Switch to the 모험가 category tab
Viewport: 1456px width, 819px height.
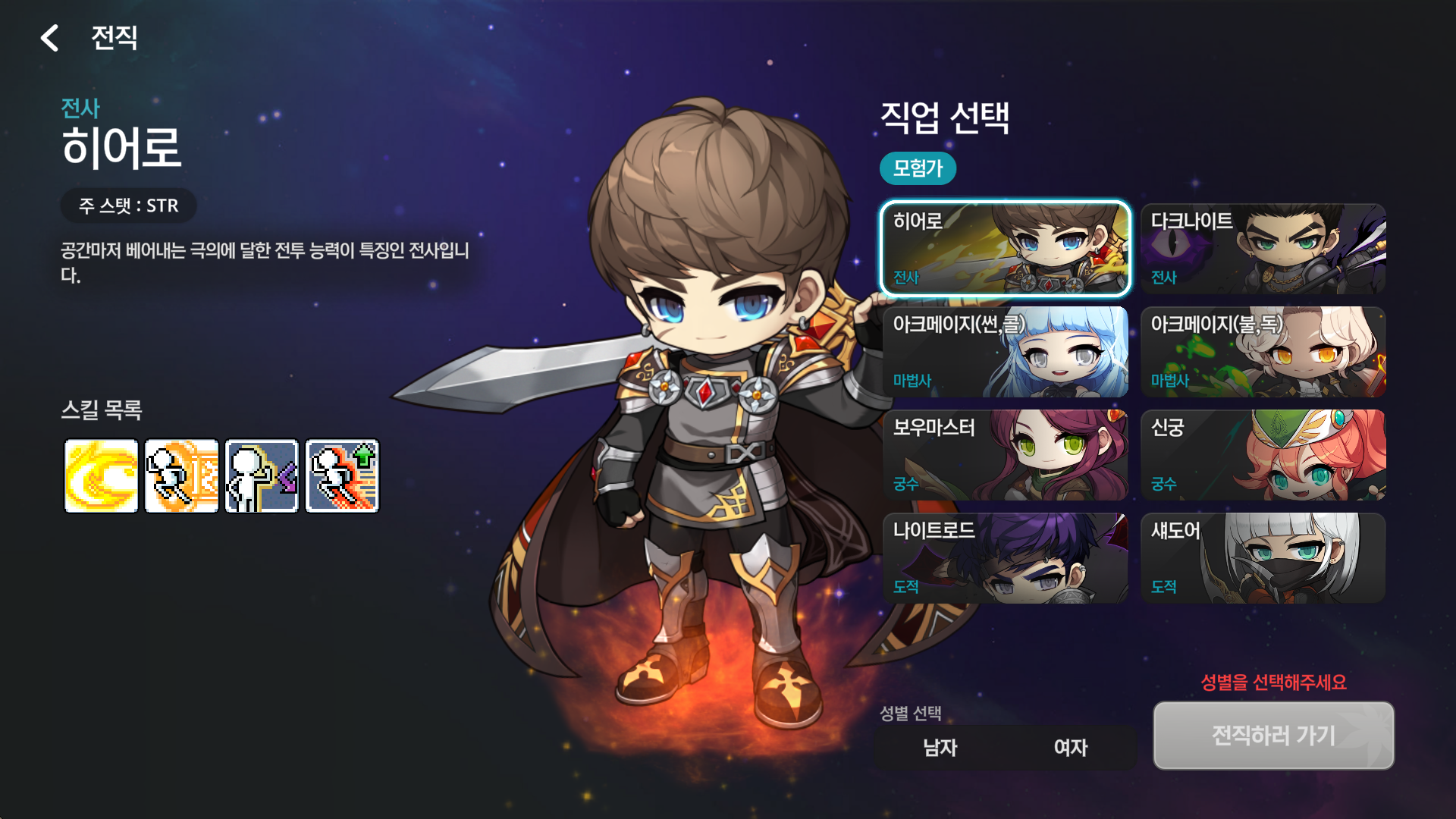[918, 168]
